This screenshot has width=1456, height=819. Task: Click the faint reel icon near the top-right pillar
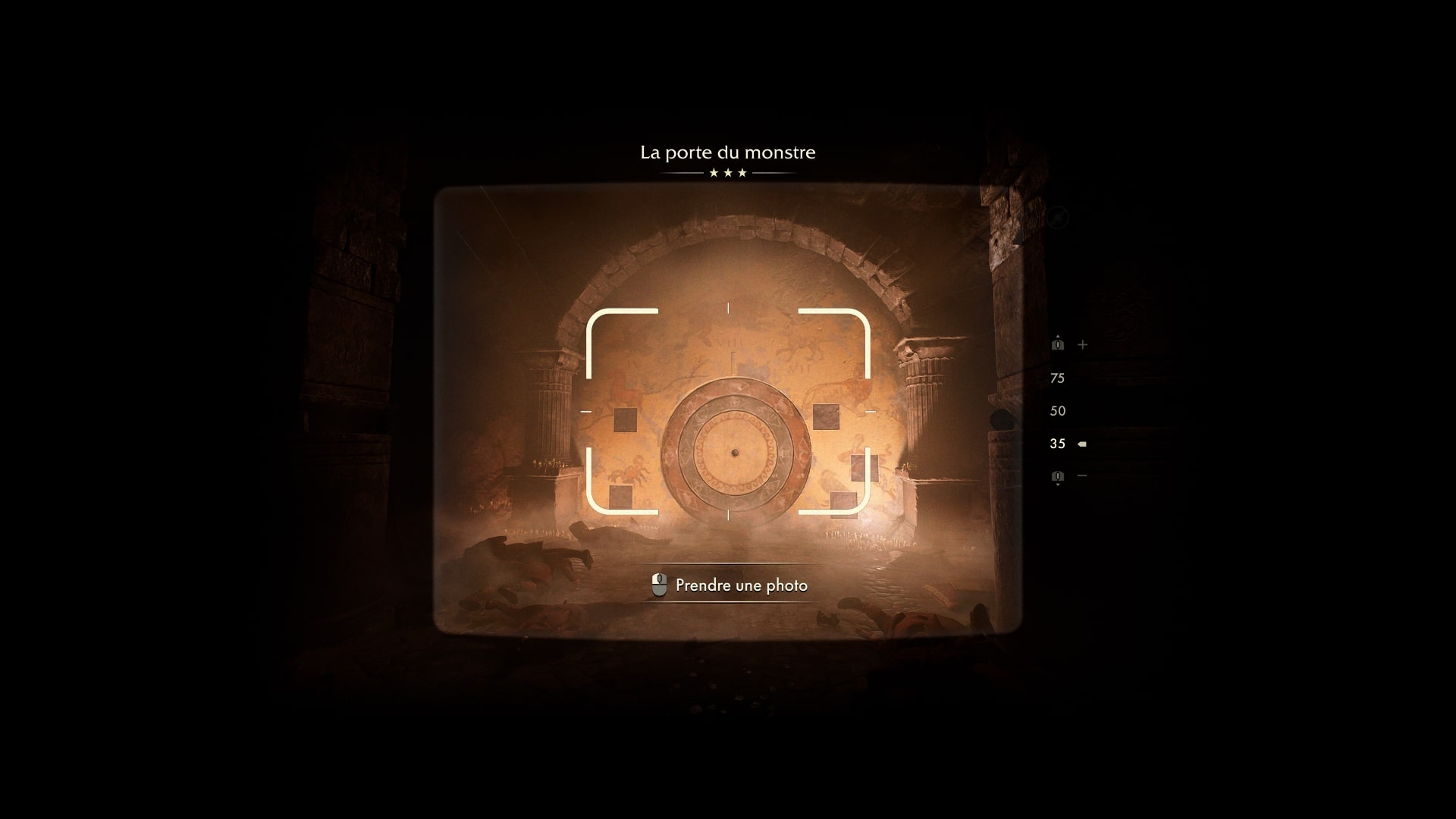1057,218
